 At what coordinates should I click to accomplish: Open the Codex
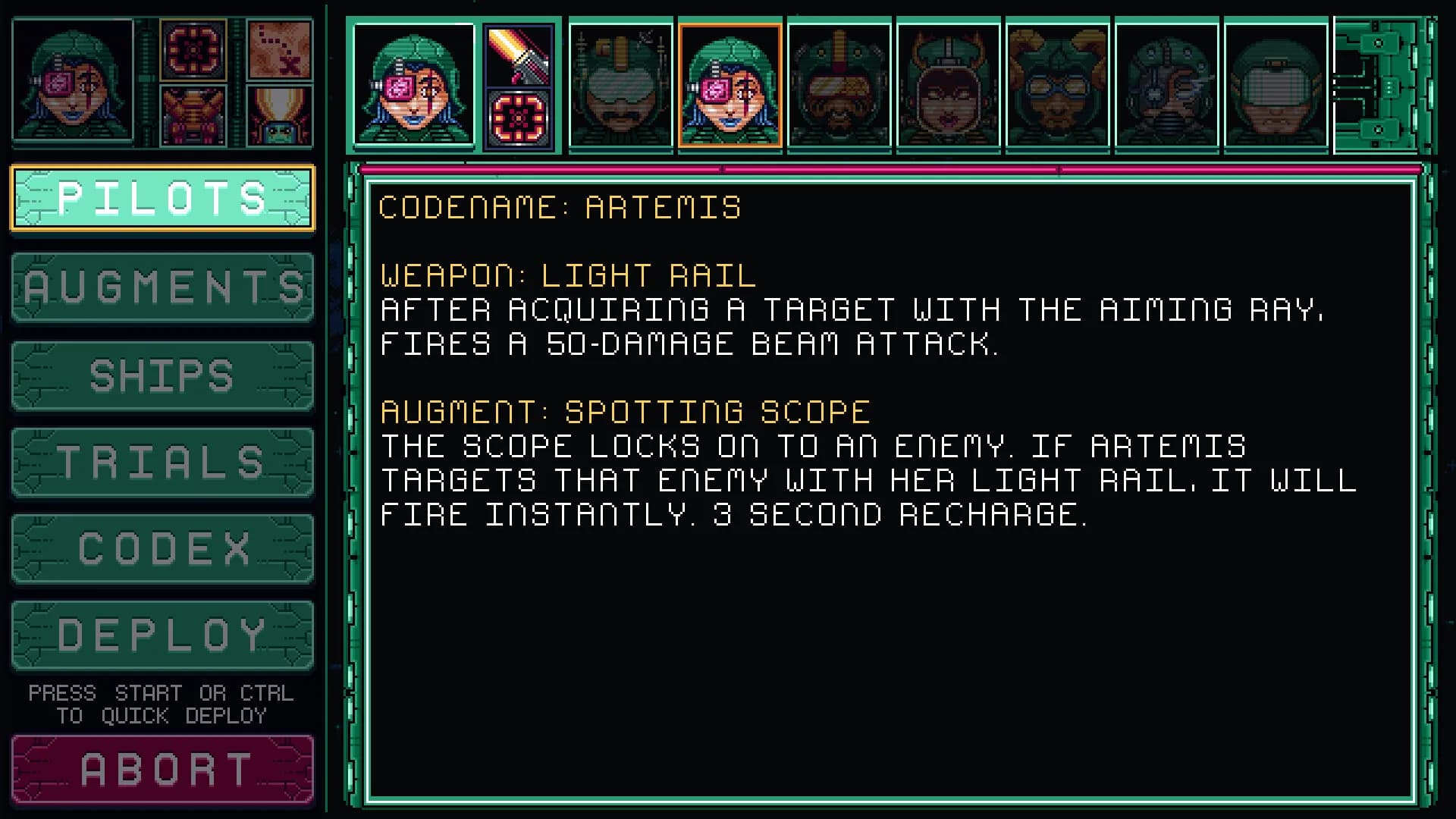pyautogui.click(x=162, y=548)
